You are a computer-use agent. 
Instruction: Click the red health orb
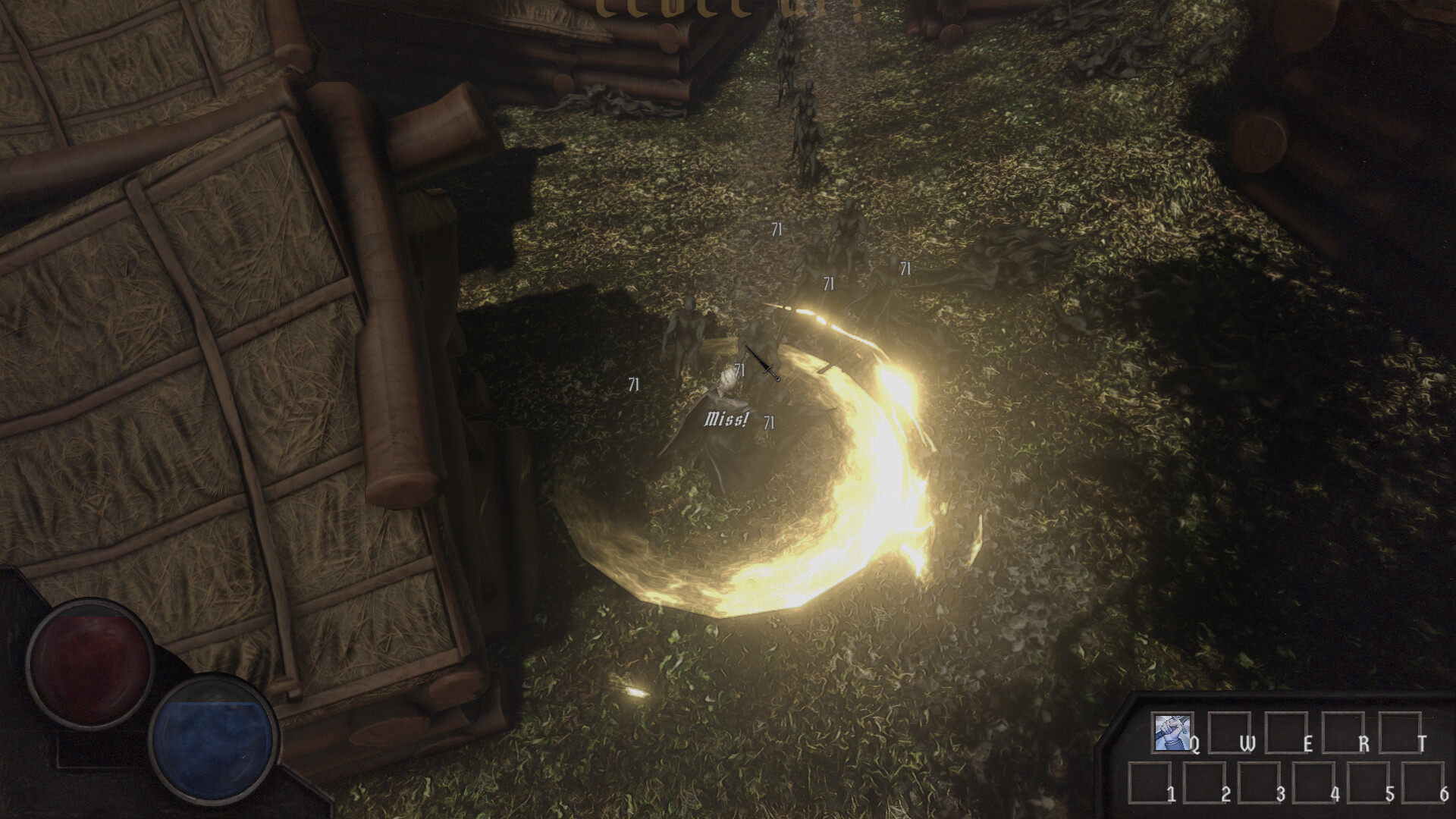click(x=91, y=664)
